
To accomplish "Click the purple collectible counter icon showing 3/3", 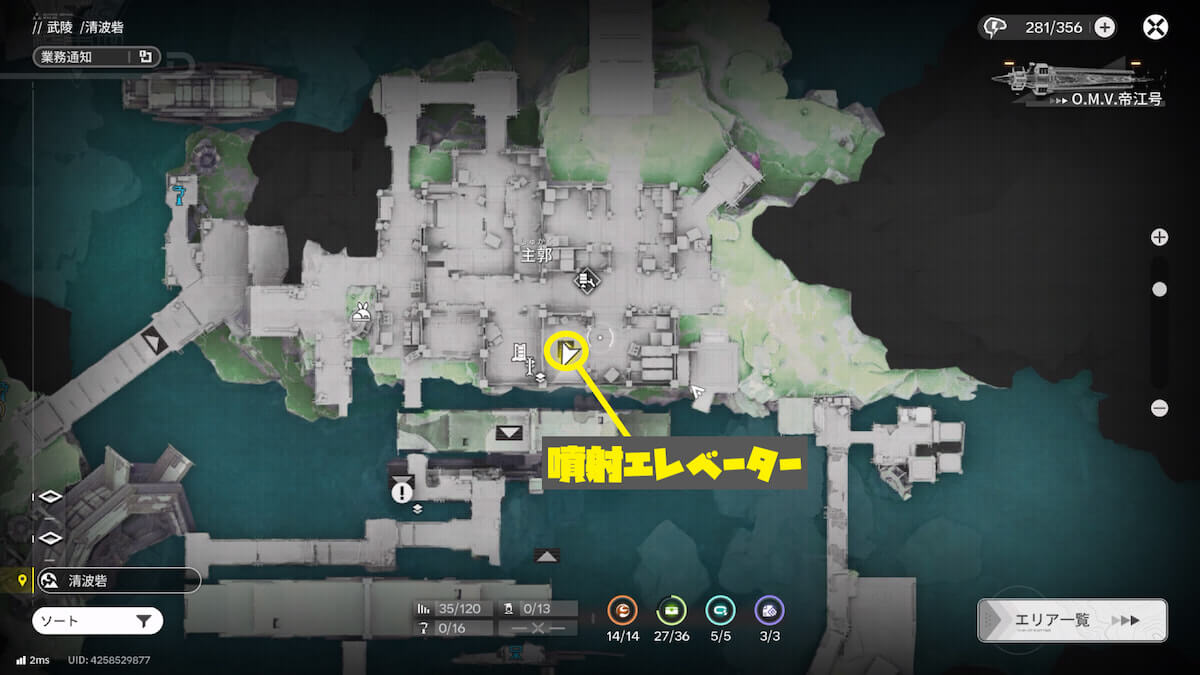I will tap(769, 610).
